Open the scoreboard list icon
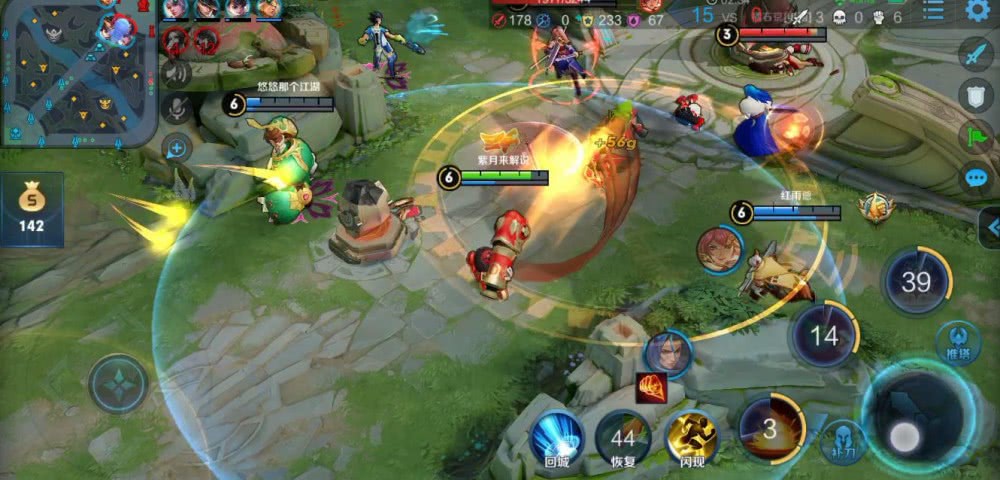1000x480 pixels. pyautogui.click(x=933, y=11)
